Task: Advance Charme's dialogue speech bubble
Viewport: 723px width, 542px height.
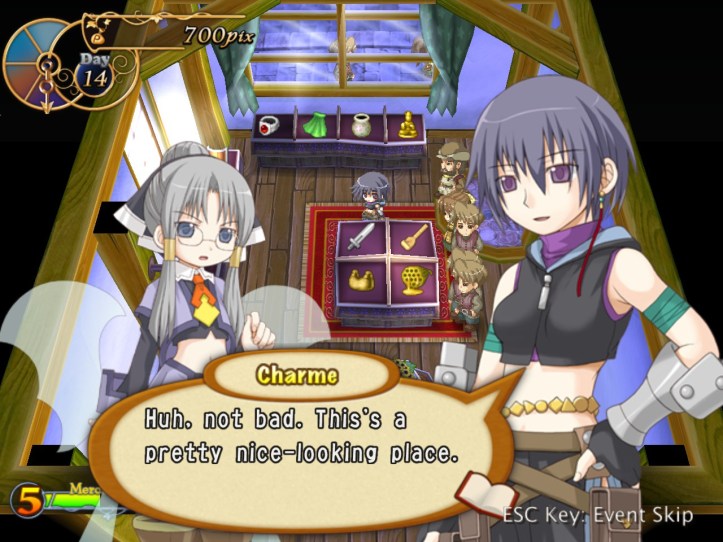Action: [300, 435]
